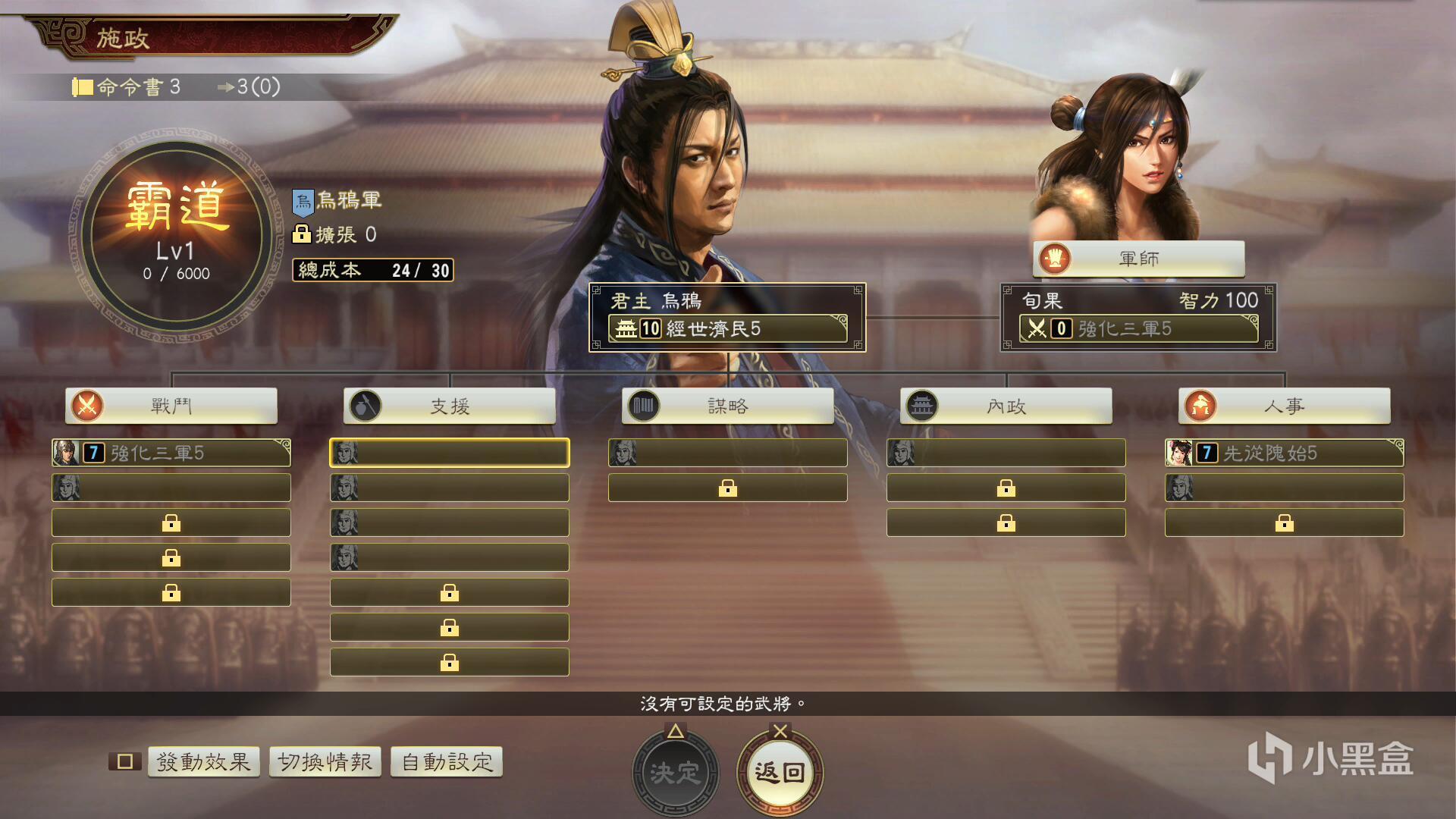Select the combat officer slot with 強化三軍5
Screen dimensions: 1456x819
point(171,453)
